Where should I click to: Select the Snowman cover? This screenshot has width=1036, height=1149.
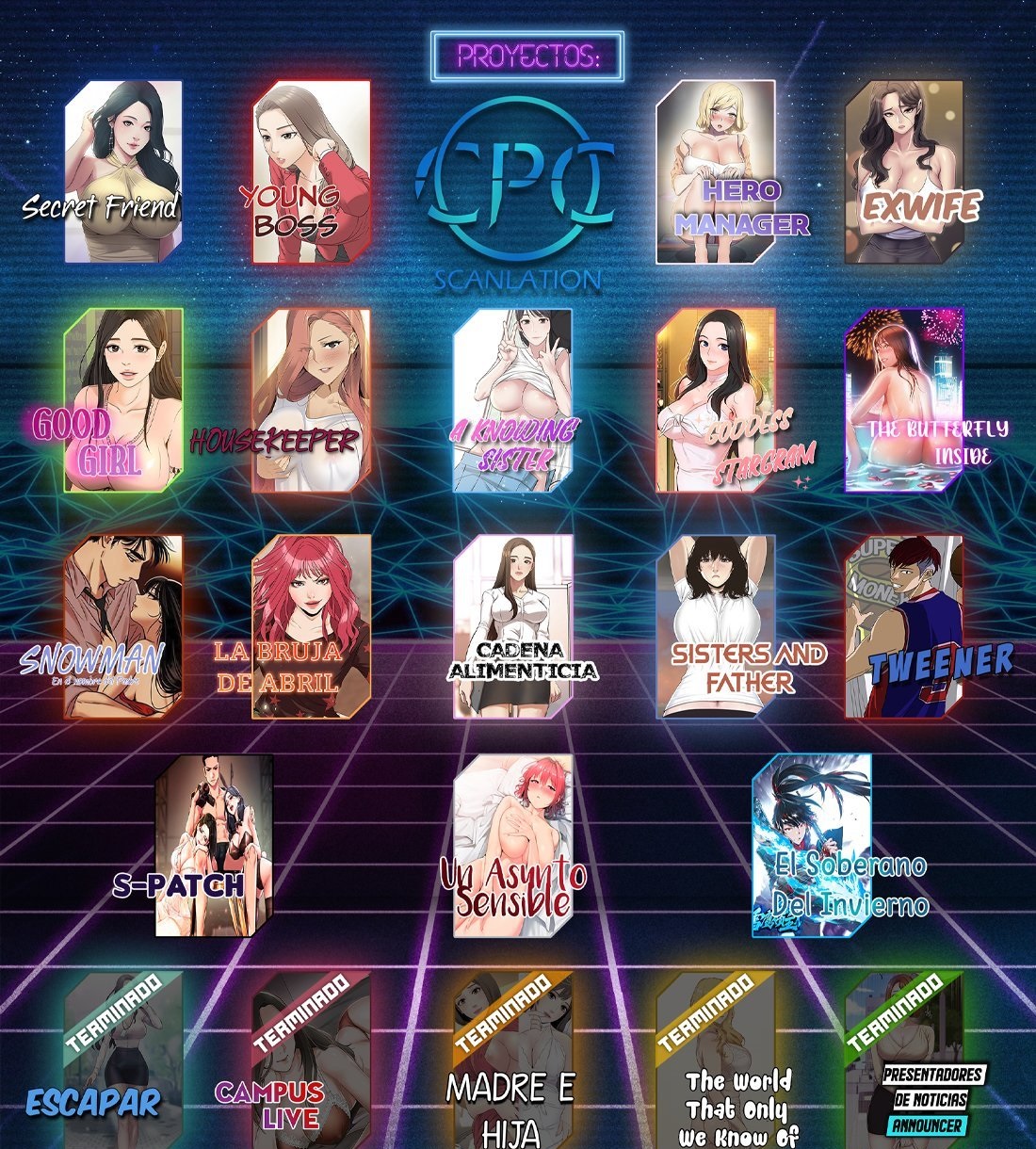click(x=122, y=627)
